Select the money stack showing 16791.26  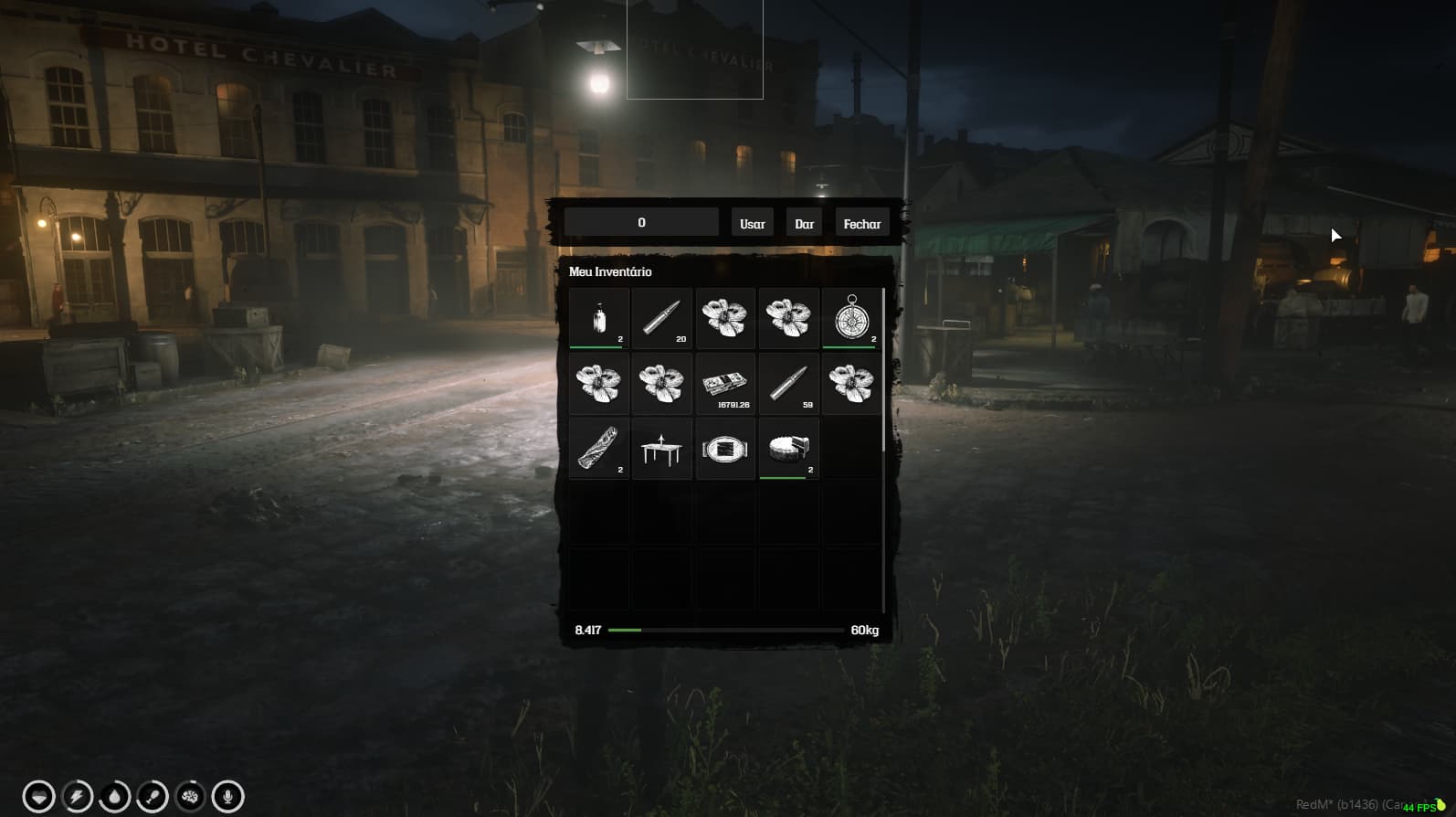click(x=725, y=384)
